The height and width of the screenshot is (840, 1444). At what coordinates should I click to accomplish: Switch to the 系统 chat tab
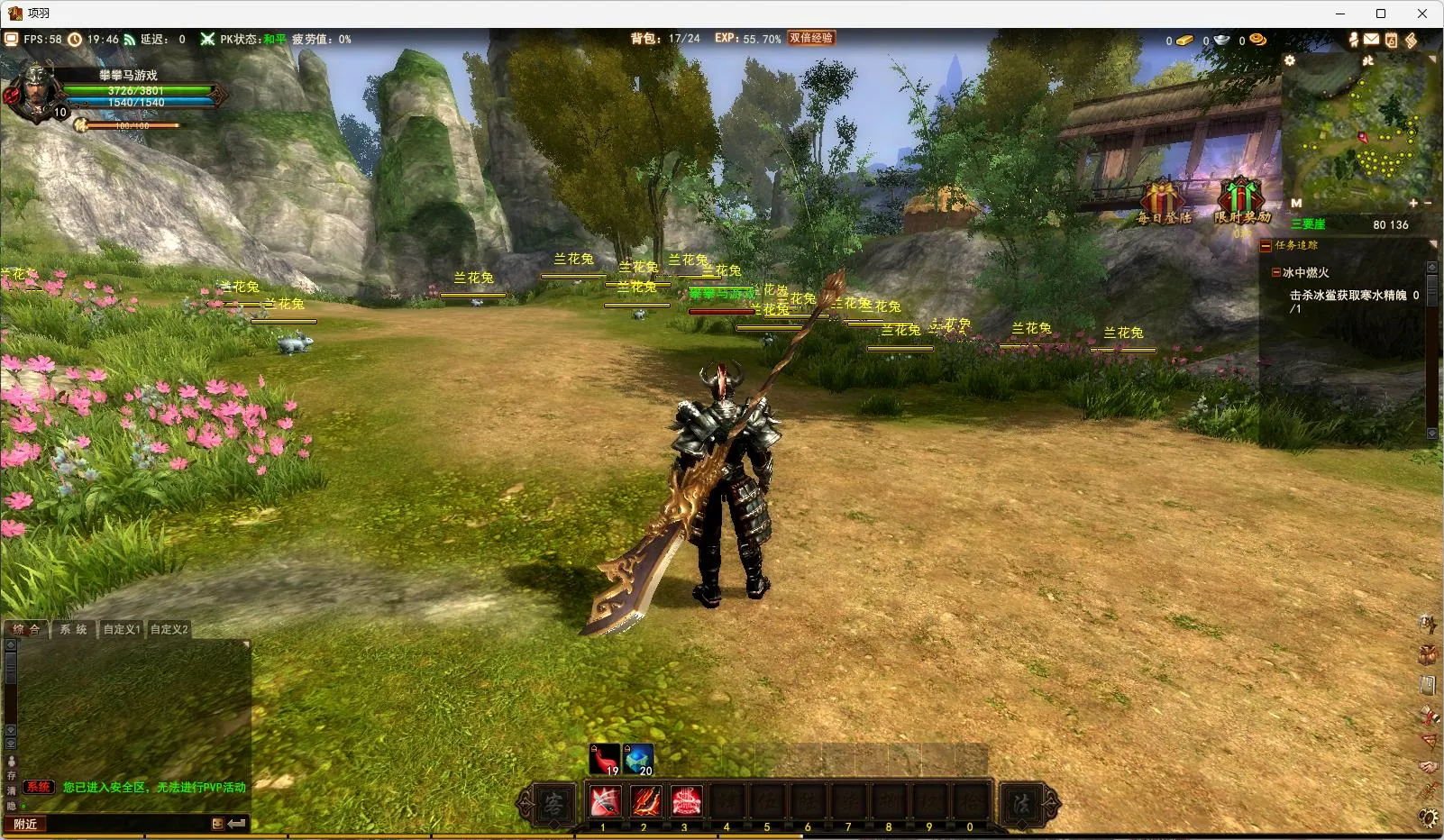pyautogui.click(x=74, y=629)
